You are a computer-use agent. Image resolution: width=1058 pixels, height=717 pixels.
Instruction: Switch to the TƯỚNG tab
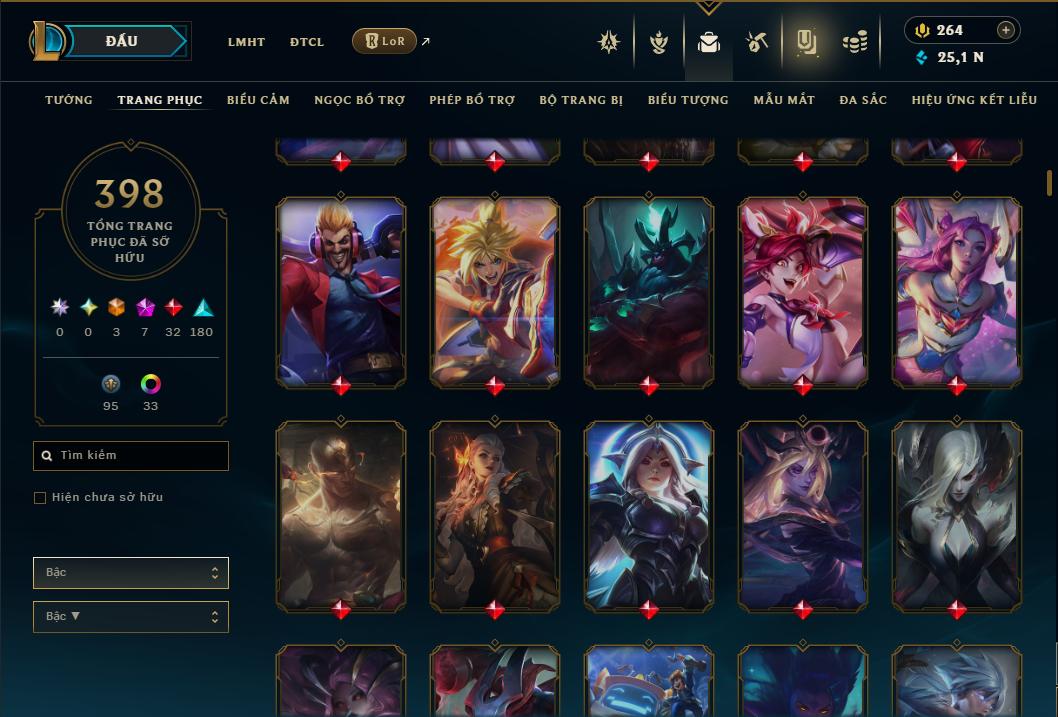(x=69, y=100)
